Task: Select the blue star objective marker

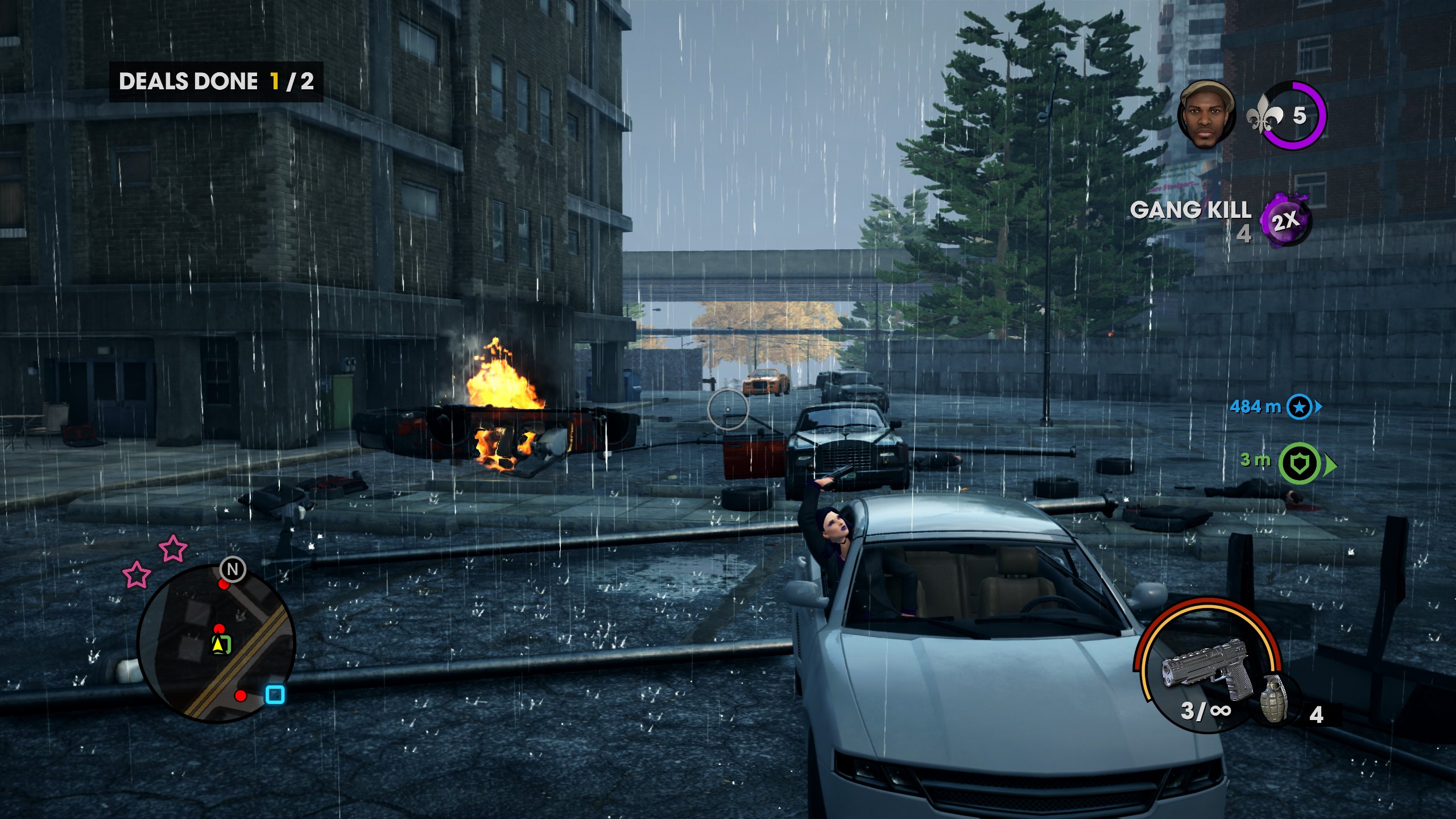Action: pyautogui.click(x=1299, y=407)
